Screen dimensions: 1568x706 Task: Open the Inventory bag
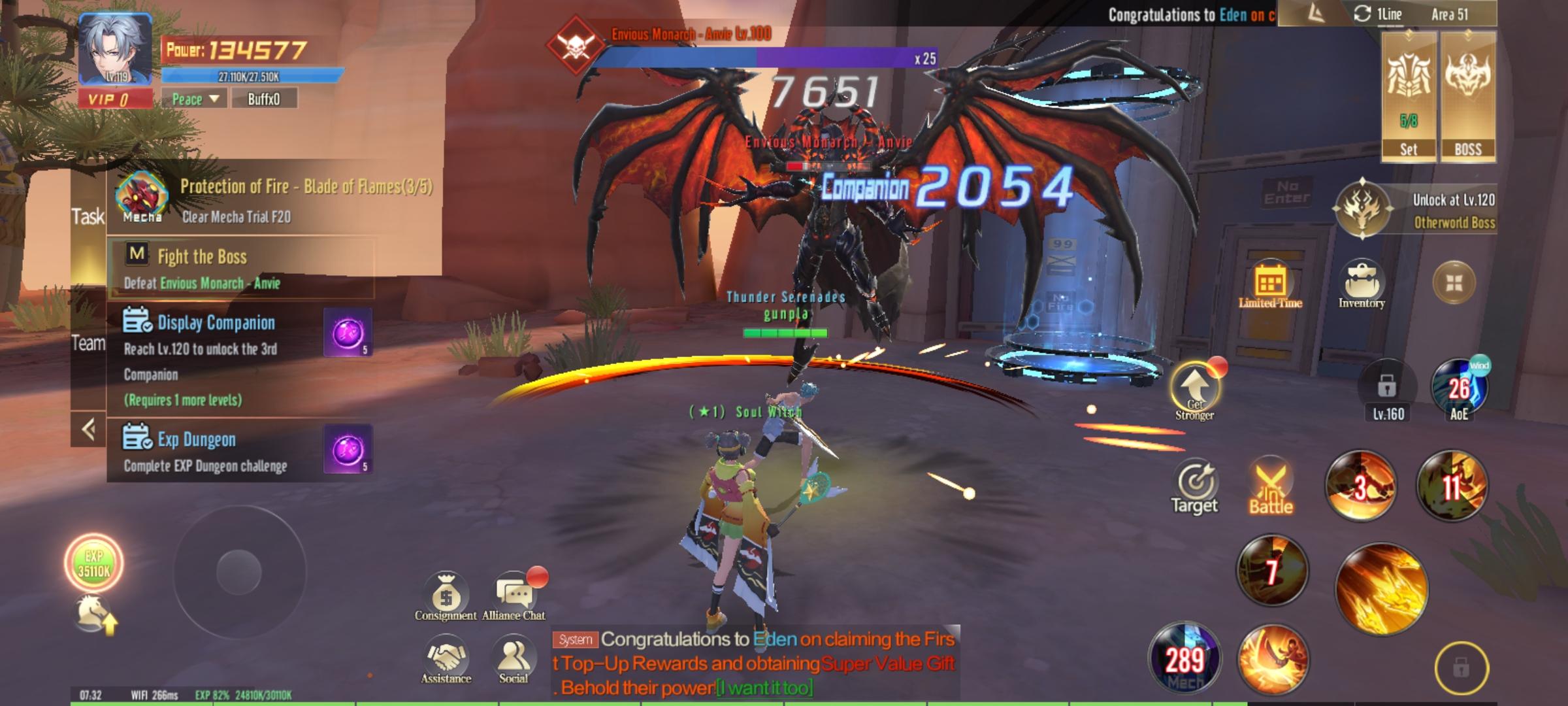[x=1362, y=285]
